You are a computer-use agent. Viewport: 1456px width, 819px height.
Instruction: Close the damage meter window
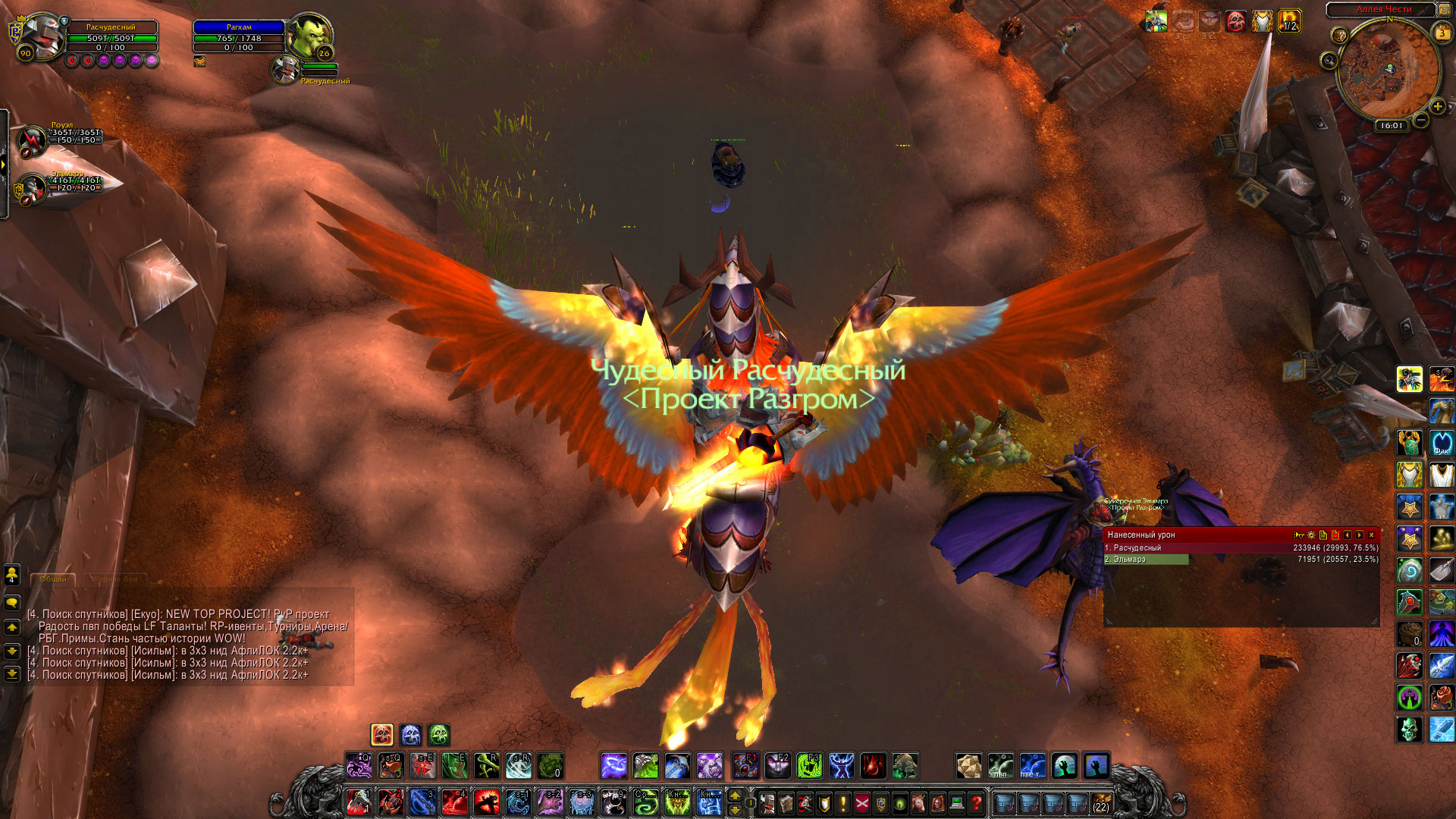(1371, 535)
